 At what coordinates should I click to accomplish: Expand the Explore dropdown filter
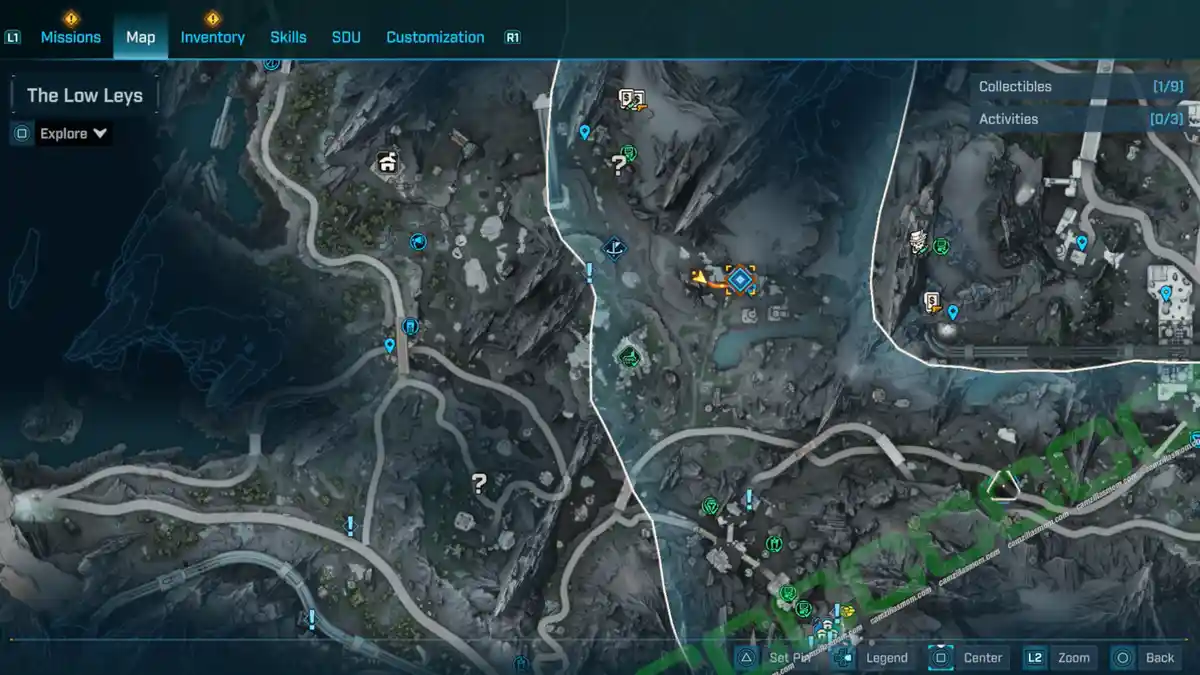click(x=74, y=133)
